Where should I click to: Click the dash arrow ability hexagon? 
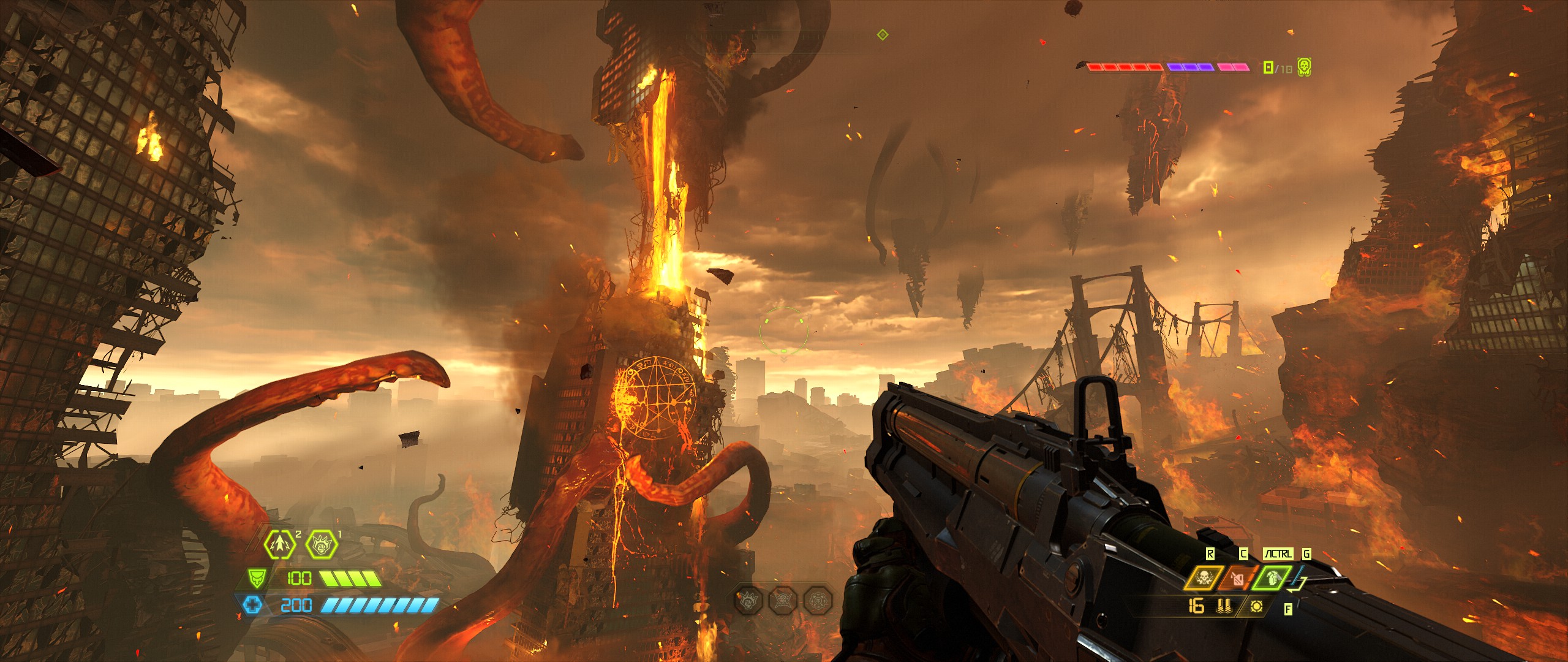pos(280,544)
